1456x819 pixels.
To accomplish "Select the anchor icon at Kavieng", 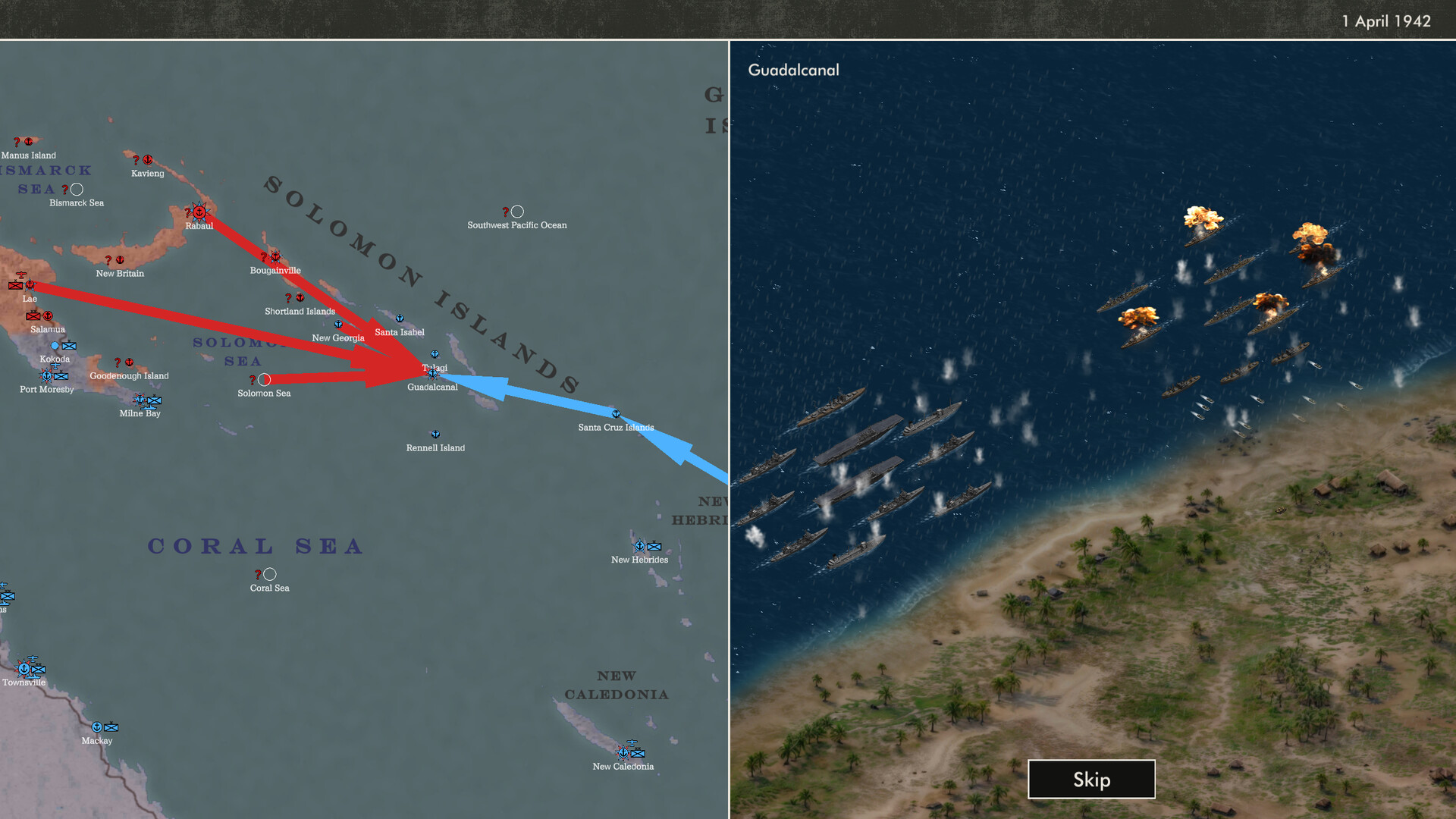I will click(x=147, y=160).
